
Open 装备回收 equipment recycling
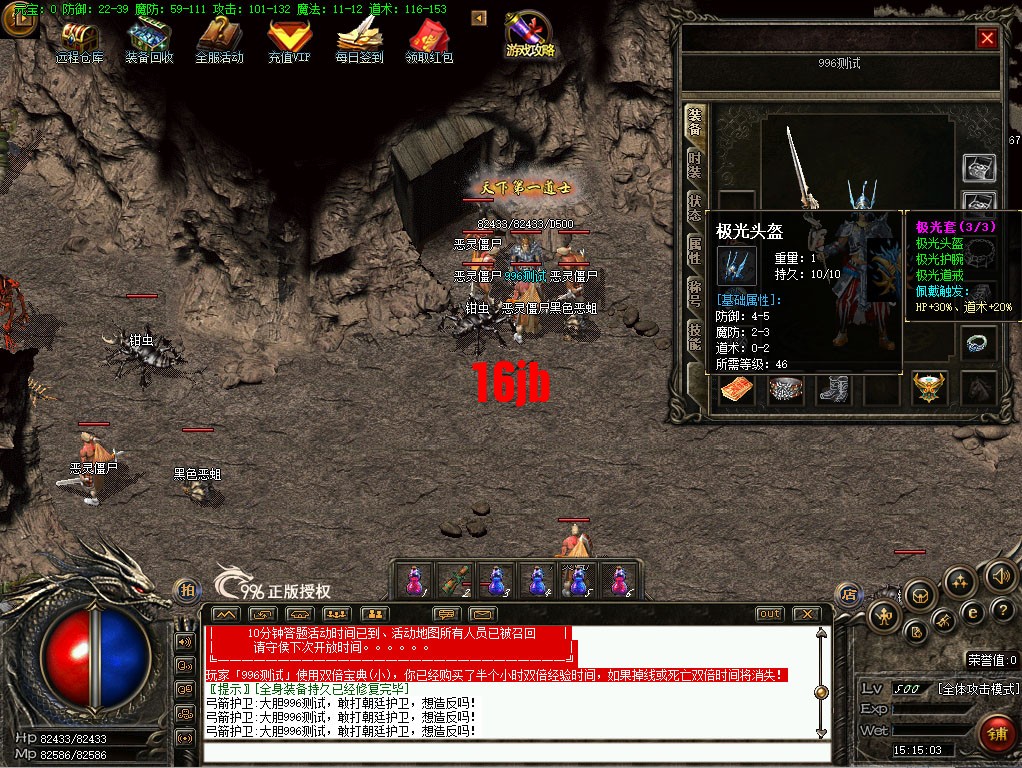point(149,40)
